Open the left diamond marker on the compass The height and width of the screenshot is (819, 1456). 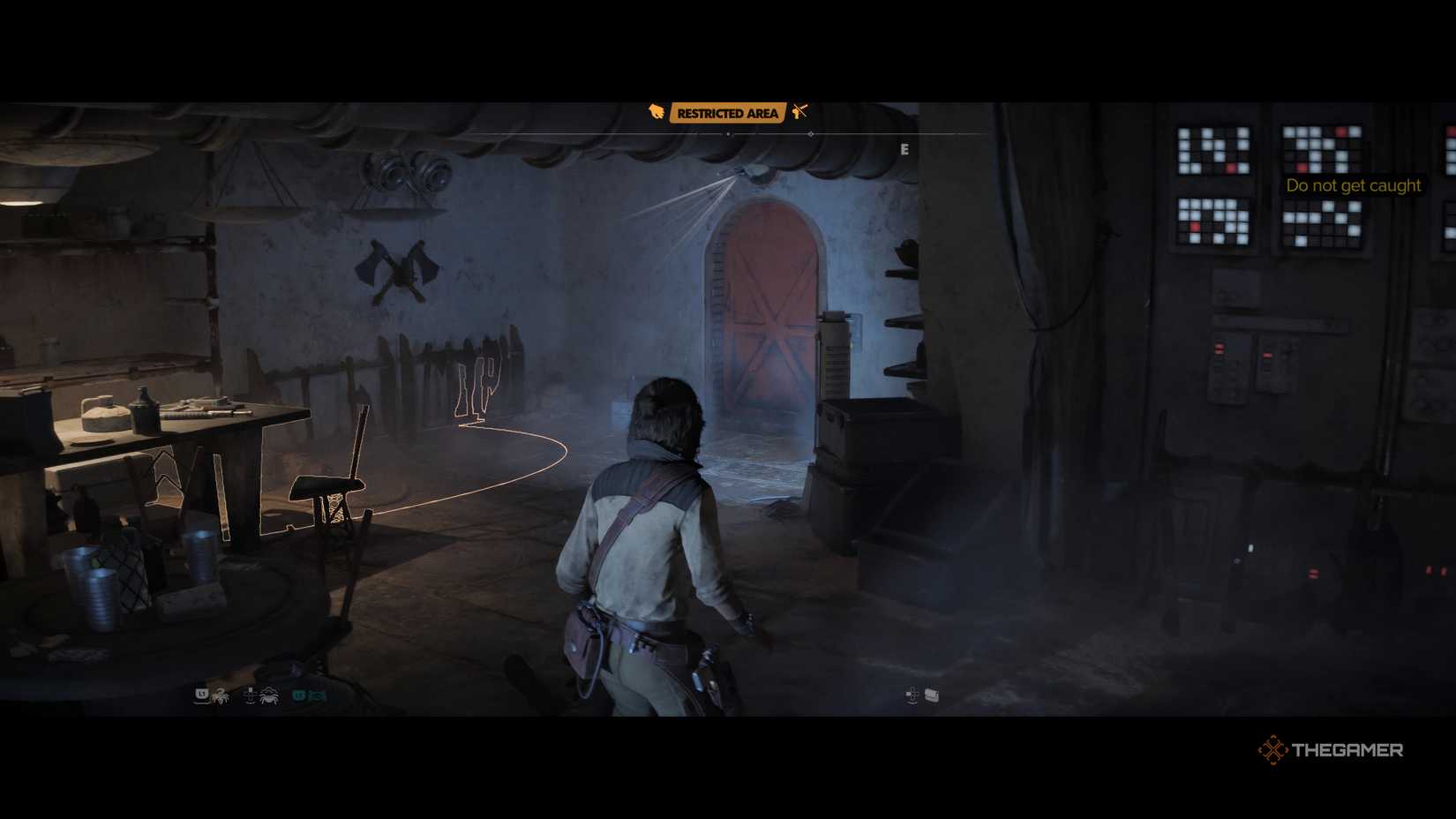pyautogui.click(x=728, y=134)
